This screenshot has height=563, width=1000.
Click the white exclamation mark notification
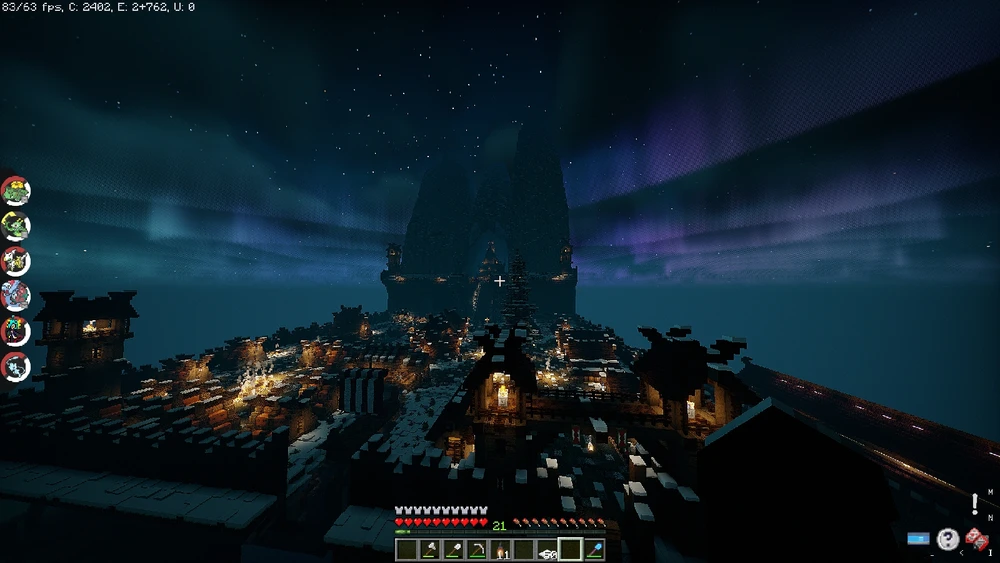coord(975,503)
